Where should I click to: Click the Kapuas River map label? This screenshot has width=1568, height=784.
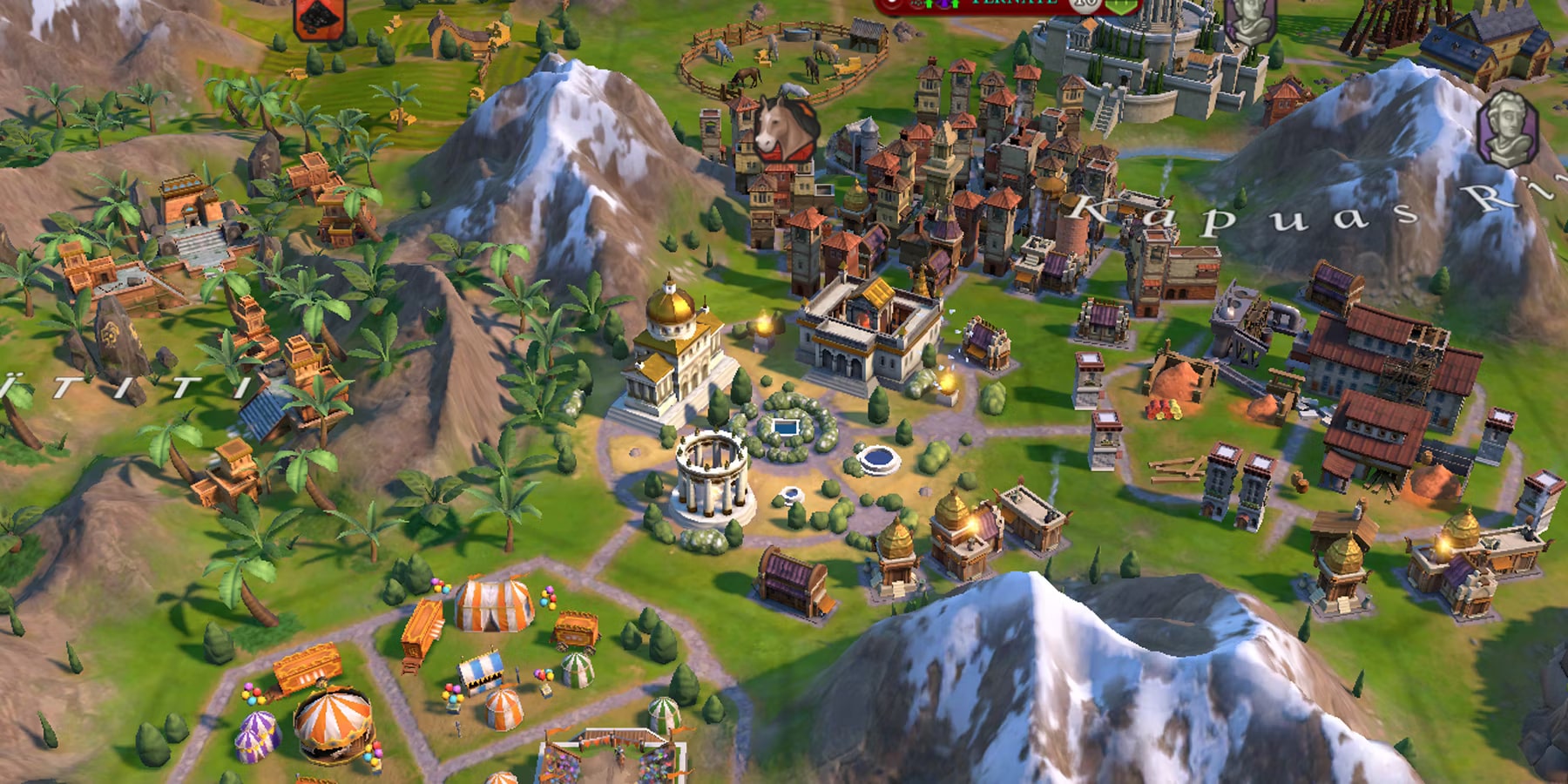[1263, 209]
